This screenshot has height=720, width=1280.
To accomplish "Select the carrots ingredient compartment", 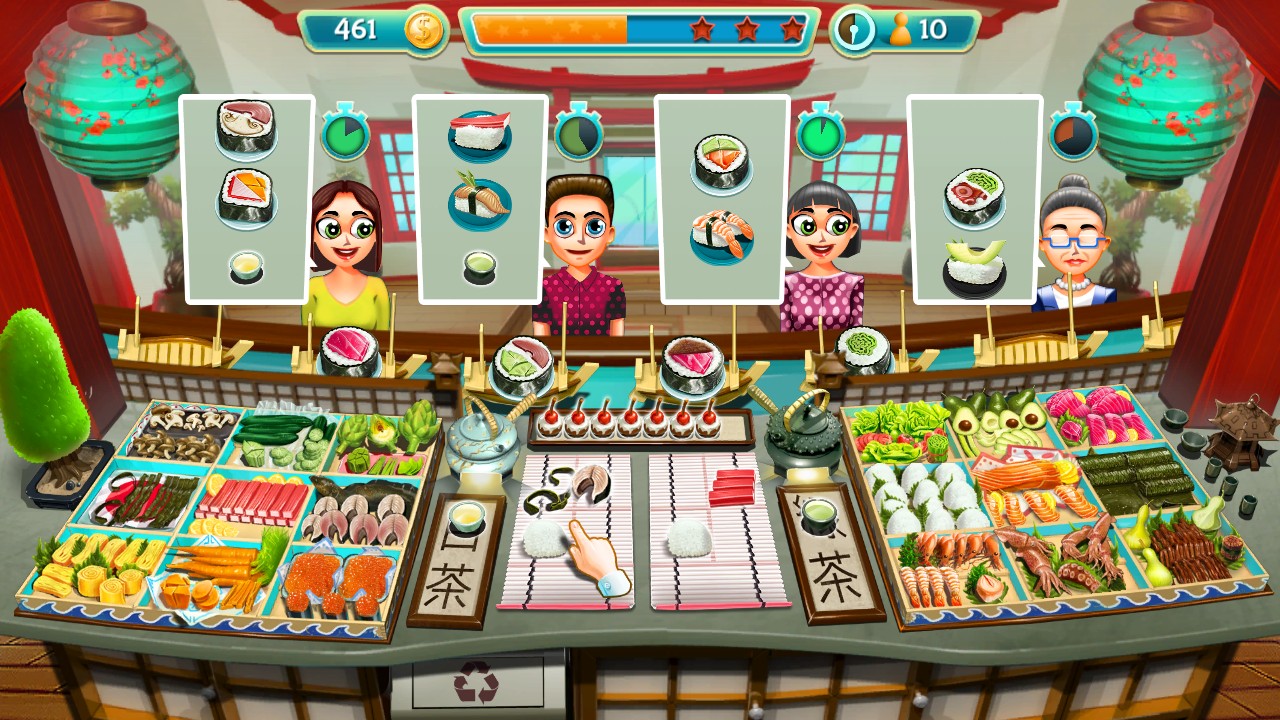I will click(x=215, y=575).
